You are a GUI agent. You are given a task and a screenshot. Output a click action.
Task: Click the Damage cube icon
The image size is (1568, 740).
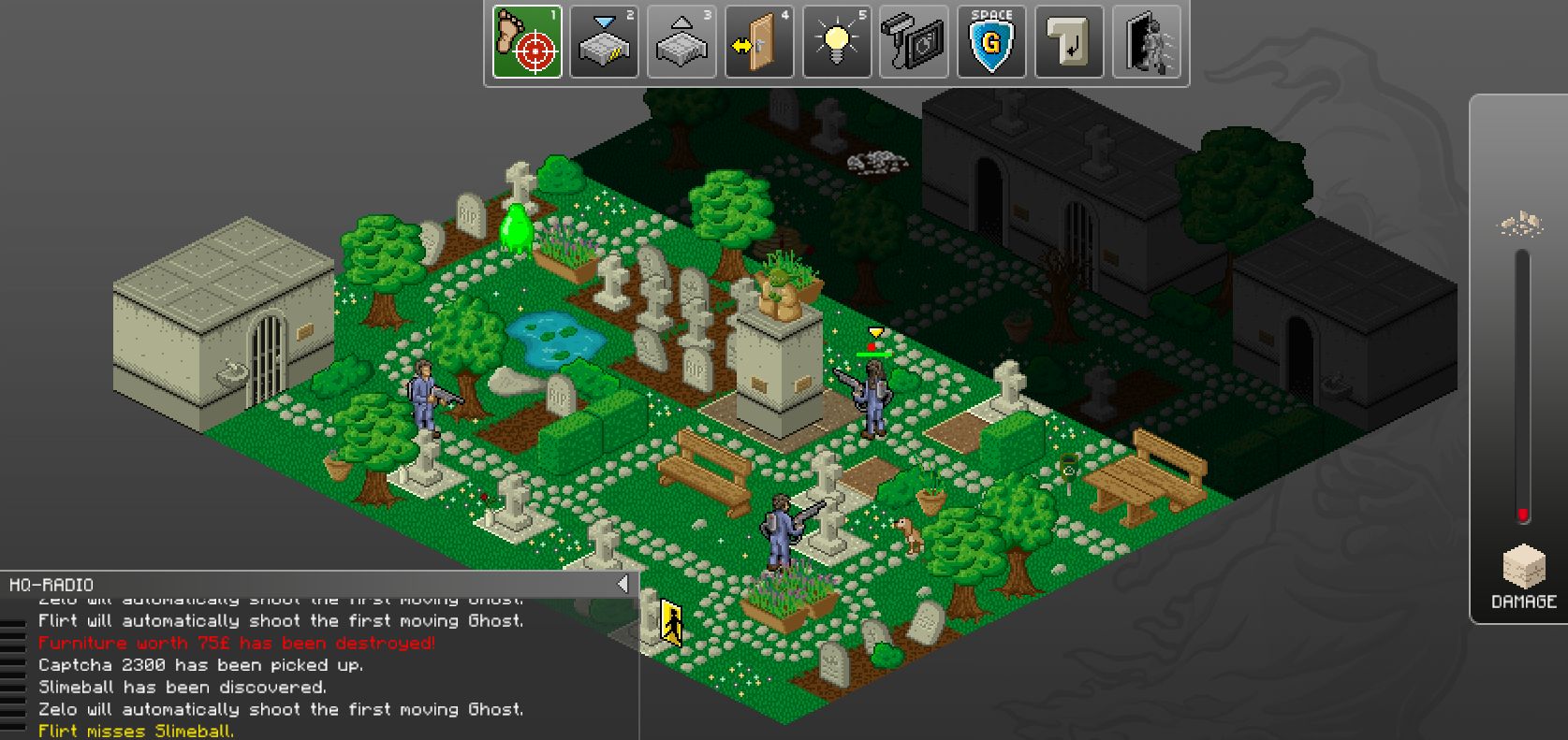[1523, 567]
